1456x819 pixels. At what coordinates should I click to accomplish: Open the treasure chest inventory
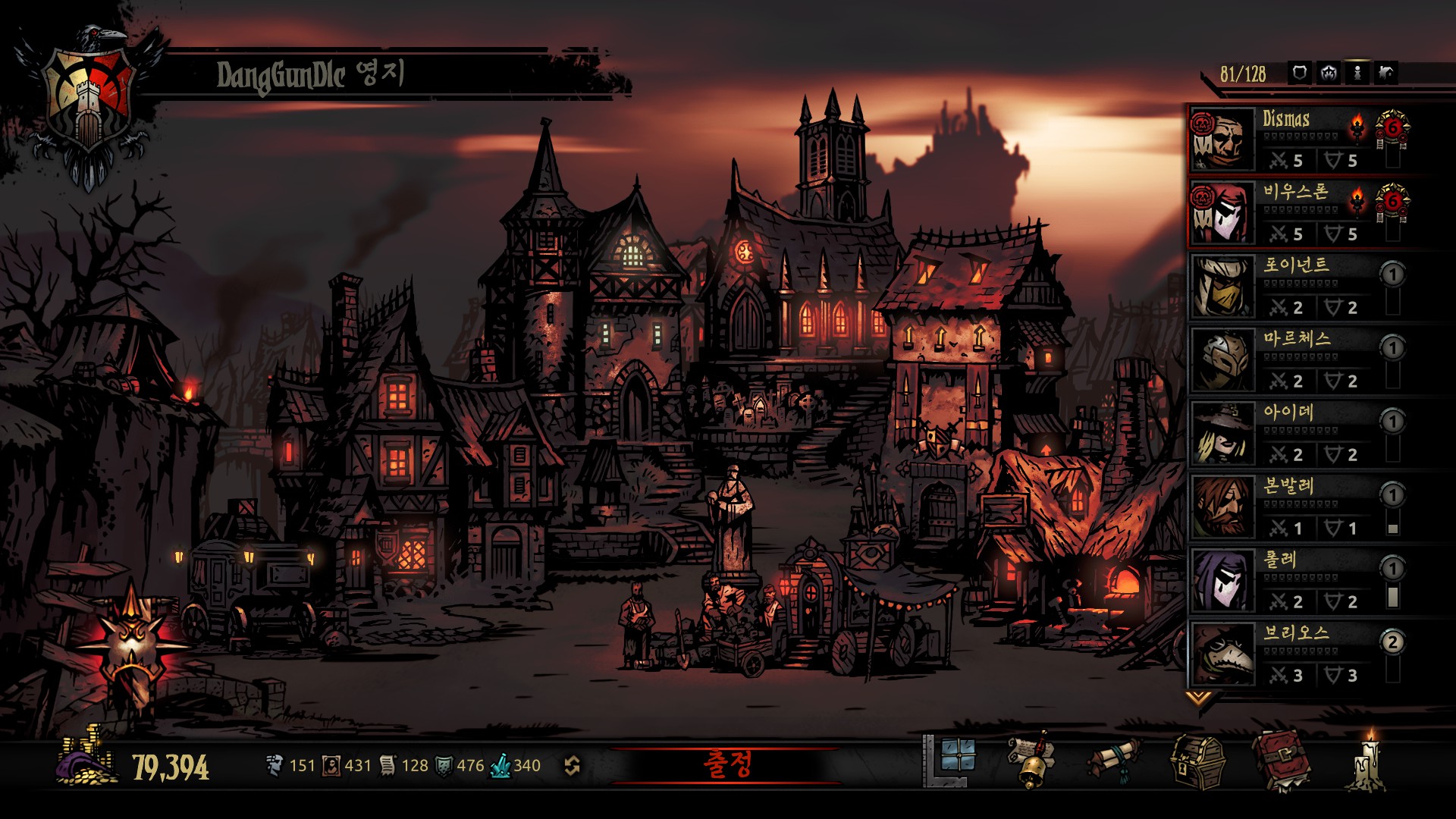[x=1197, y=761]
